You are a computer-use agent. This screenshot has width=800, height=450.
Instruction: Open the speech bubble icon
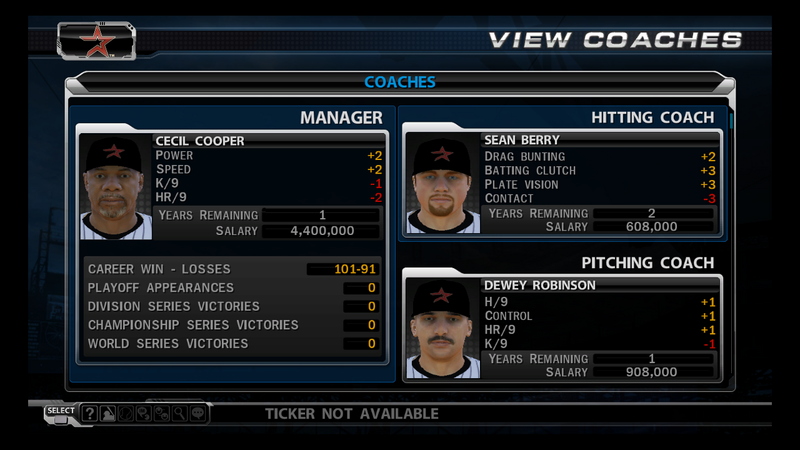click(x=197, y=413)
